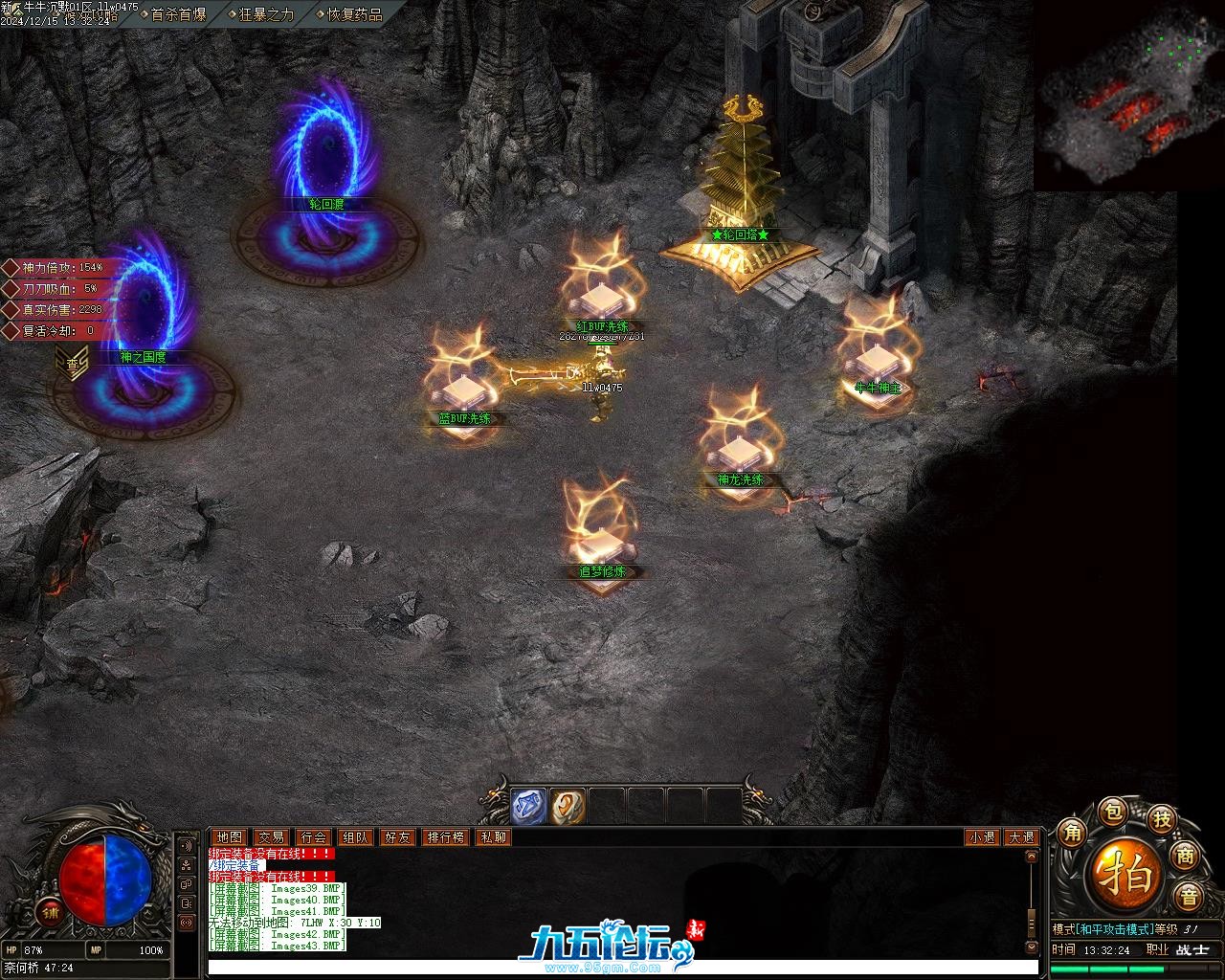Show the 排行榜 rankings

(x=445, y=837)
